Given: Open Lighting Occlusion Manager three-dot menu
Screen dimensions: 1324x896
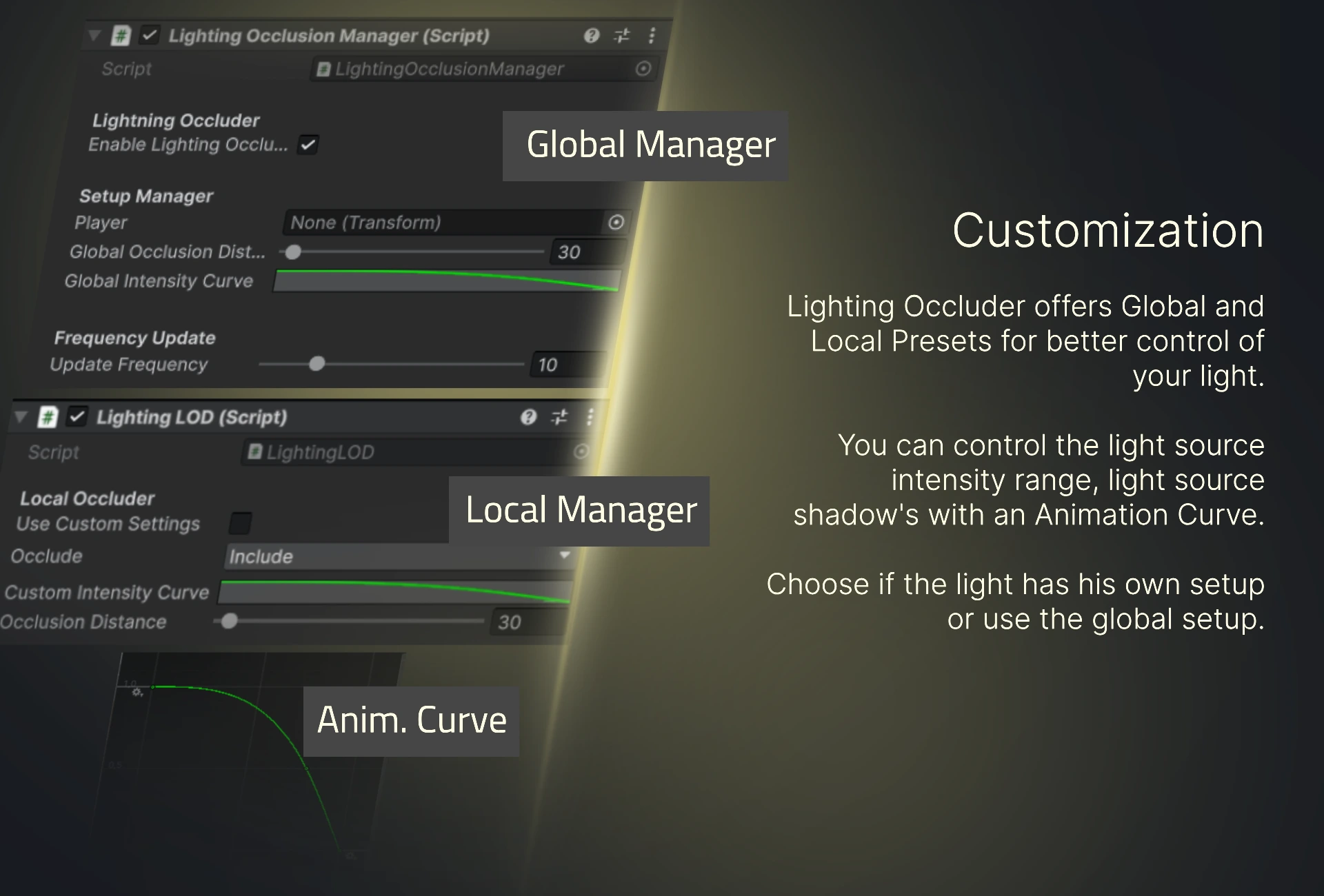Looking at the screenshot, I should (x=652, y=36).
